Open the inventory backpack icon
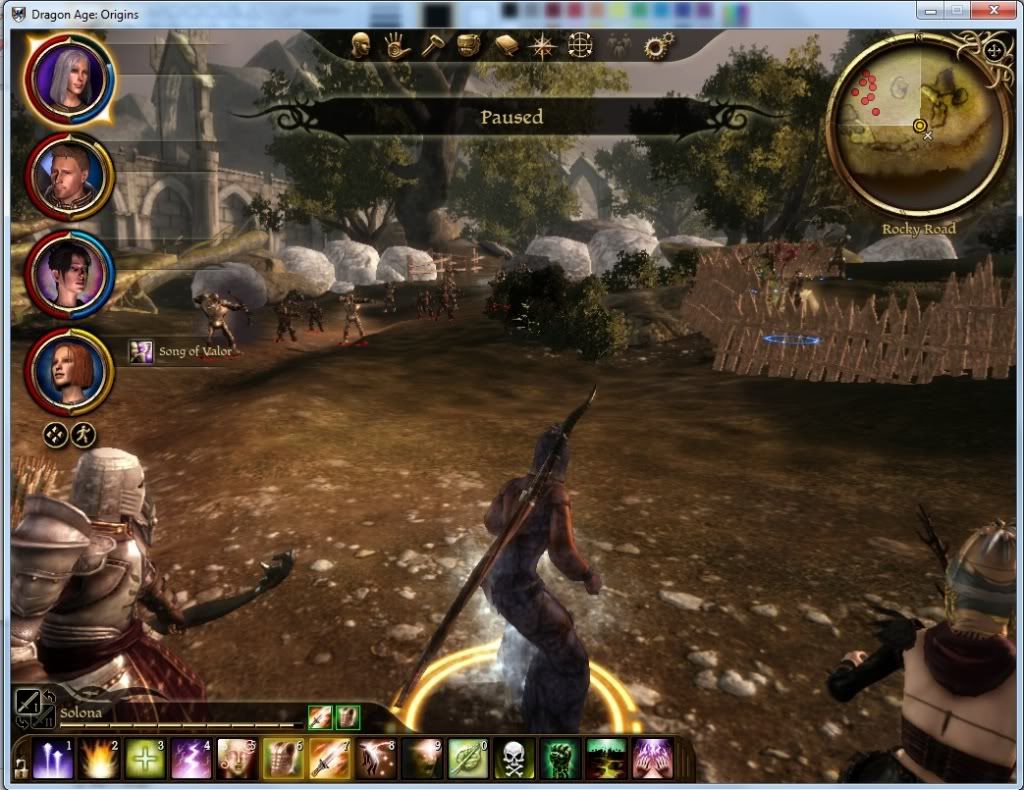Image resolution: width=1024 pixels, height=790 pixels. [469, 45]
